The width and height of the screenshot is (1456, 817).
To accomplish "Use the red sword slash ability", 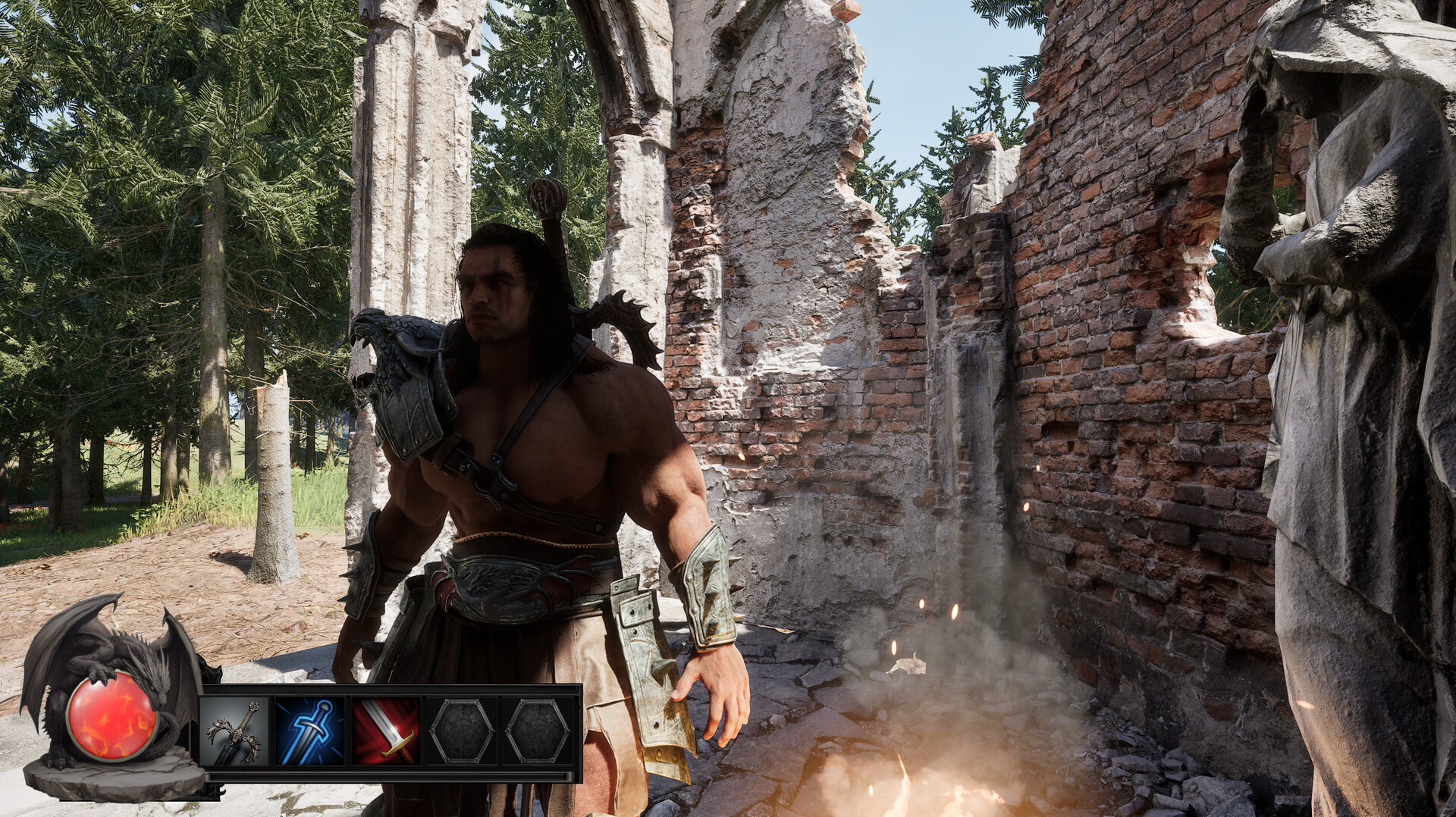I will coord(387,731).
